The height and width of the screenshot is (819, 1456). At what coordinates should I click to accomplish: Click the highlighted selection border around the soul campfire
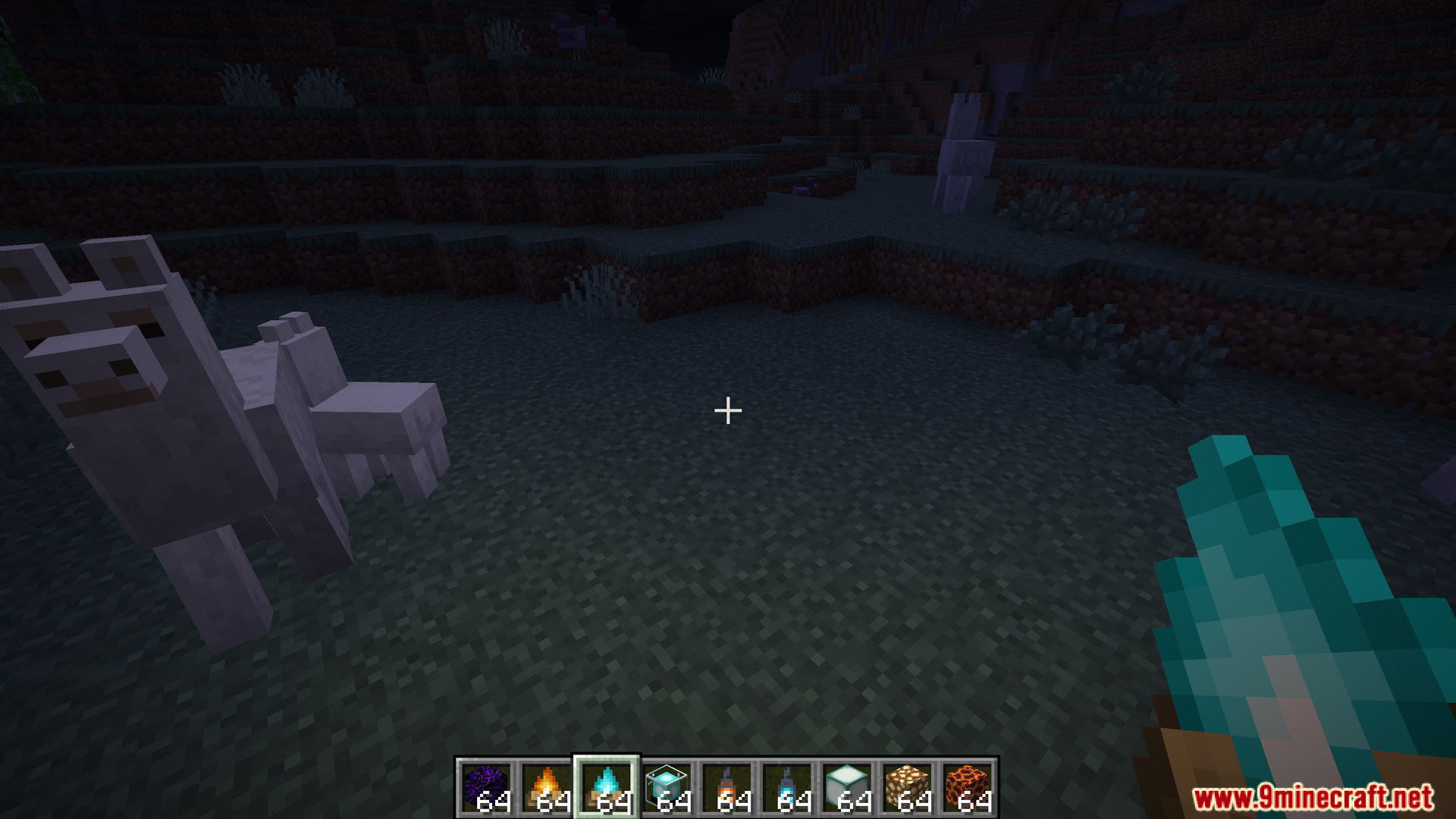pyautogui.click(x=604, y=758)
